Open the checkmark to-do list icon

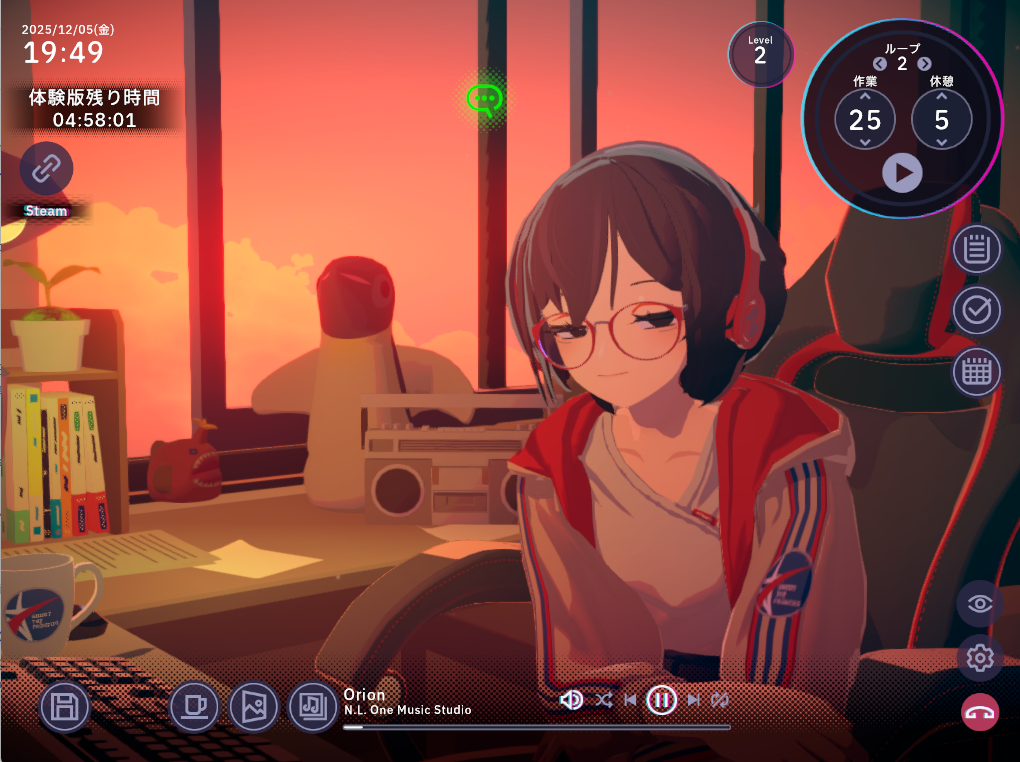(x=976, y=311)
